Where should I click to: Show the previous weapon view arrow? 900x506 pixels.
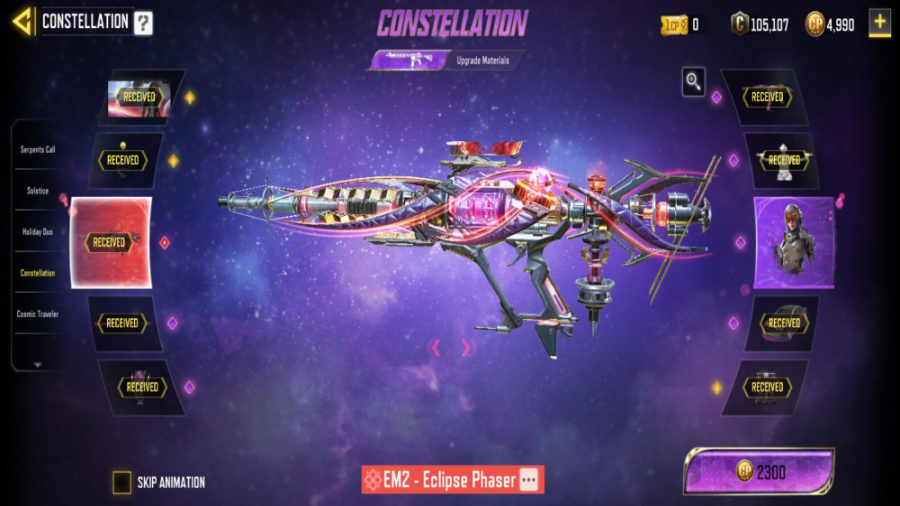435,347
